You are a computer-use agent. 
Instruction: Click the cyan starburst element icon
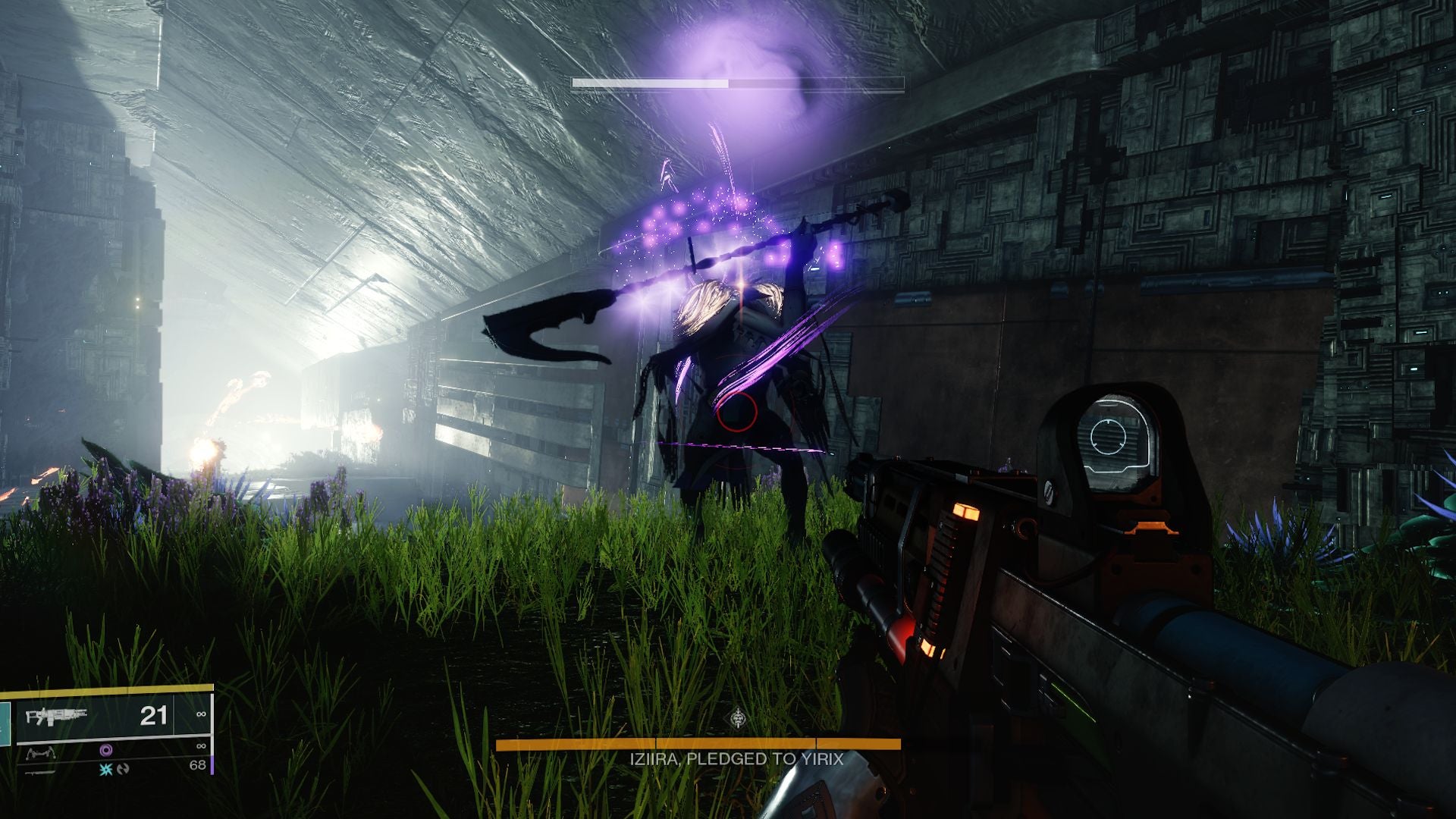coord(107,770)
